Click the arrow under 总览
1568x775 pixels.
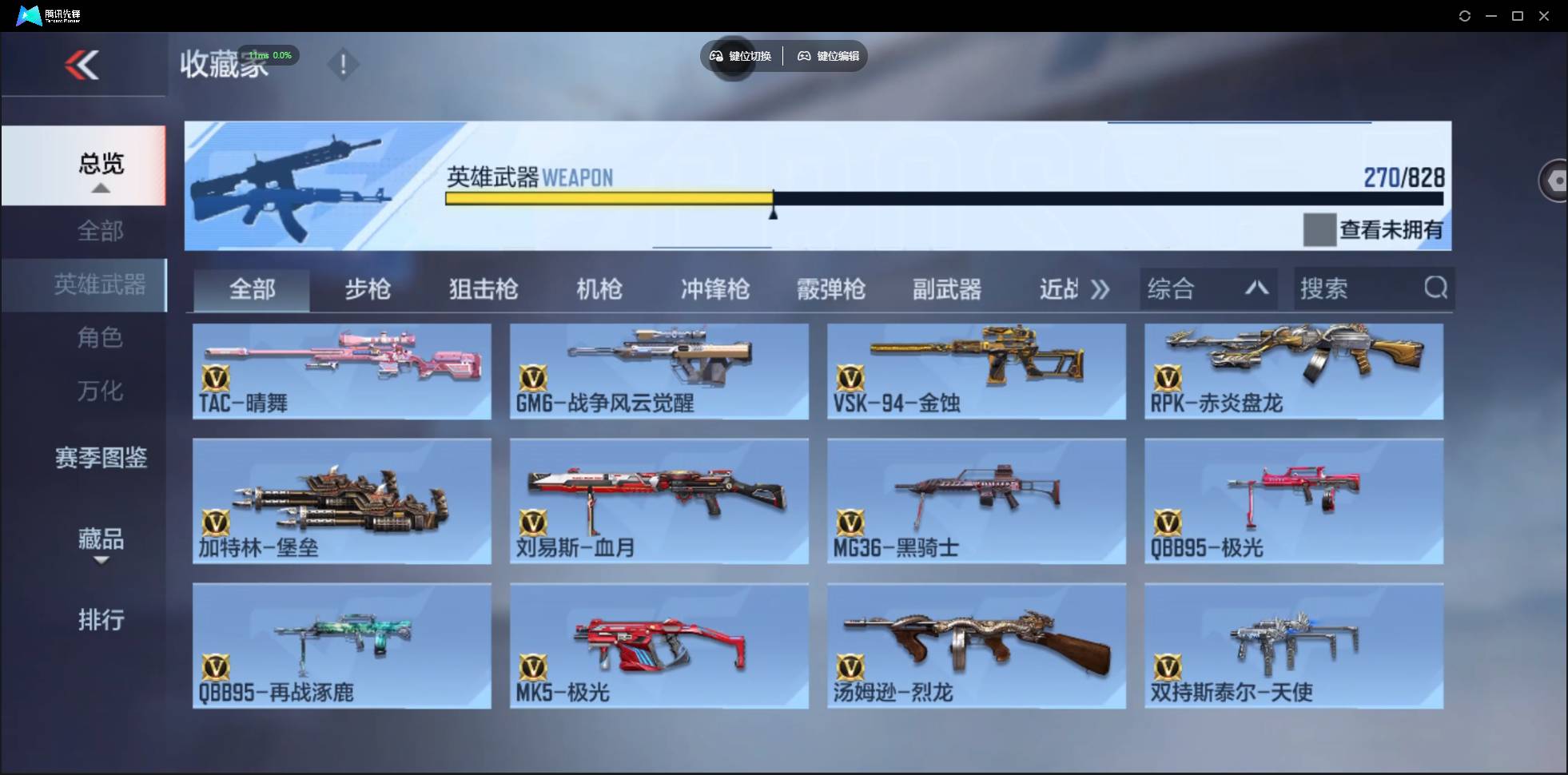[x=100, y=189]
